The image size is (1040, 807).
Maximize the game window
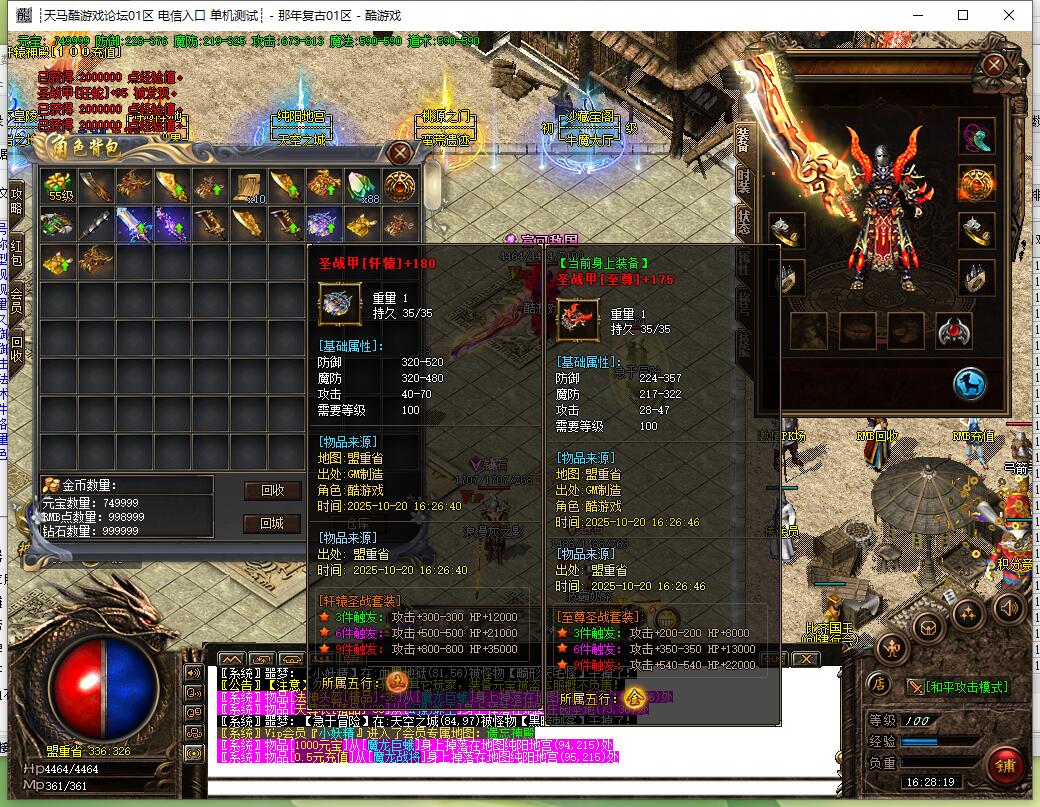click(x=963, y=15)
